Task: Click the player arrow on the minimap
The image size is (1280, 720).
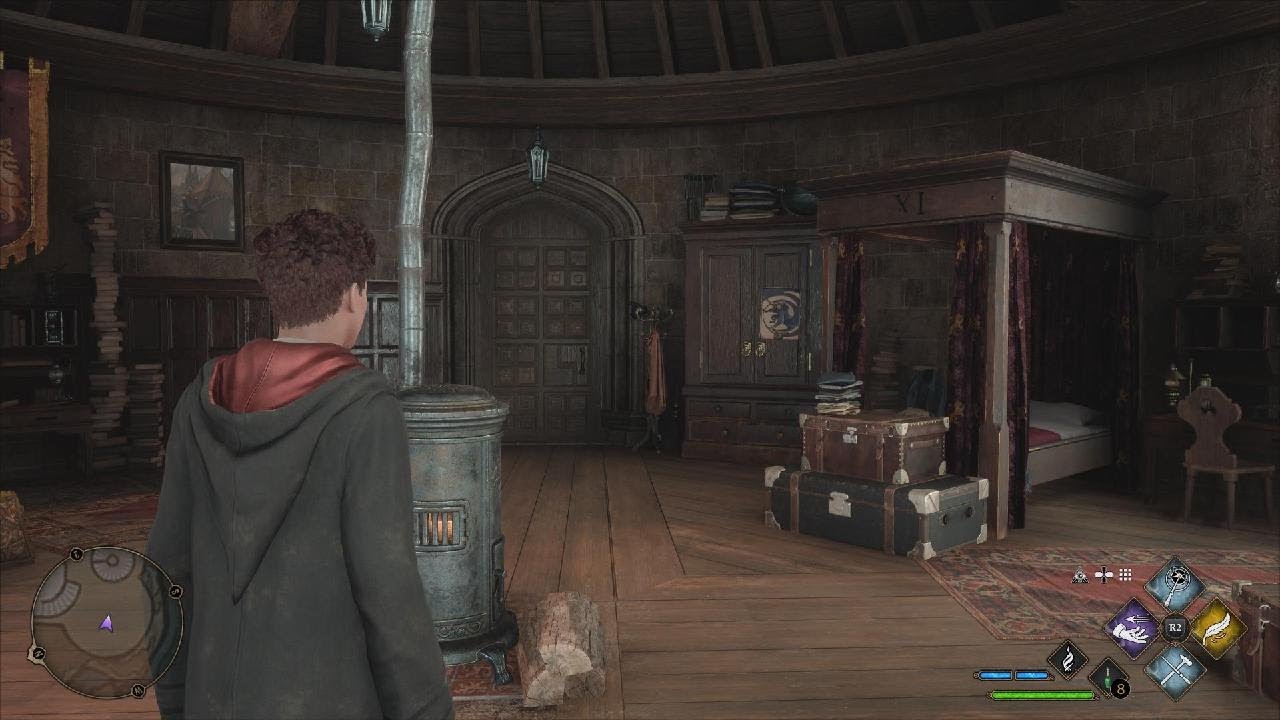Action: pyautogui.click(x=107, y=622)
